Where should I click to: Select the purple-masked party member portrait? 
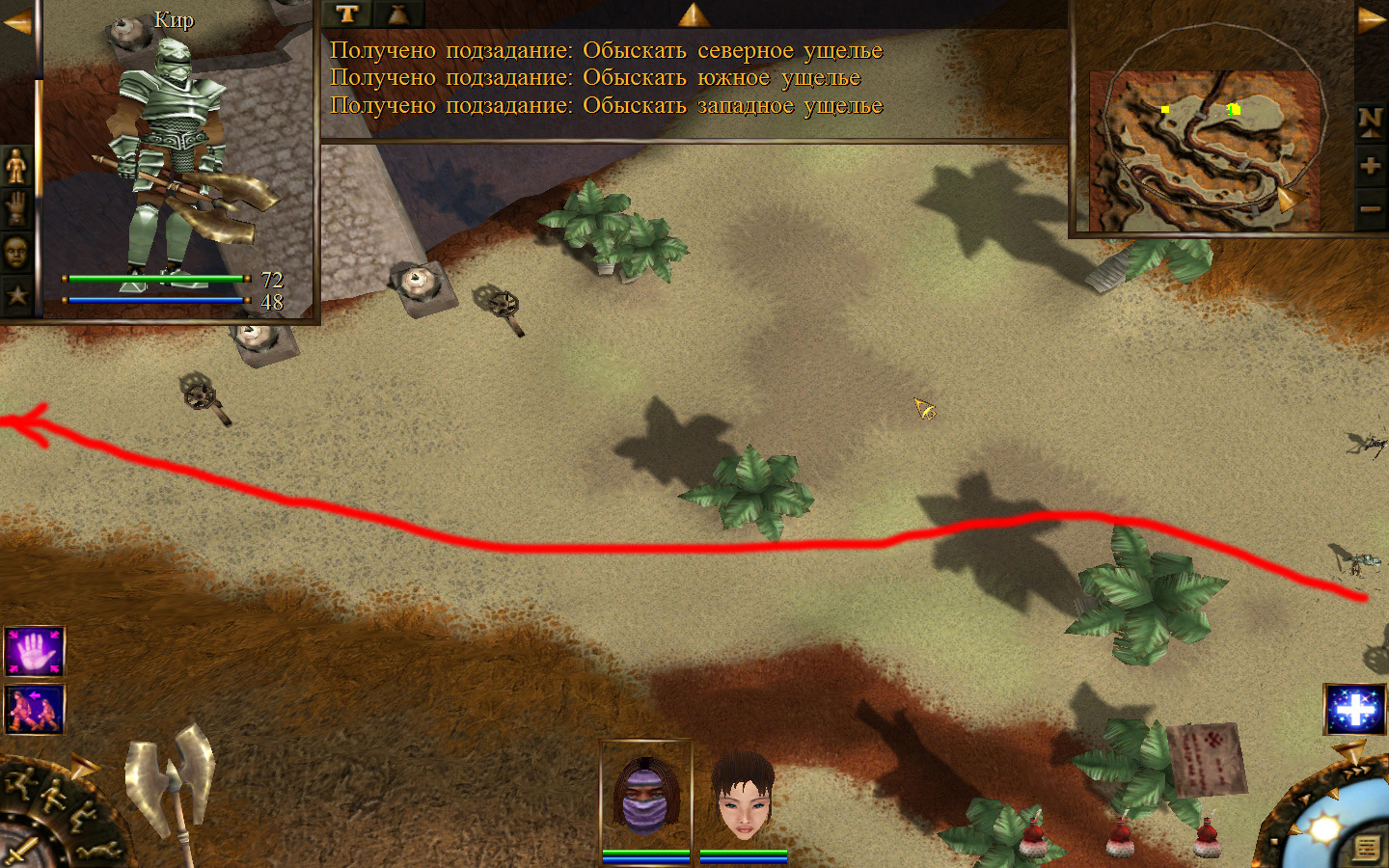tap(645, 796)
